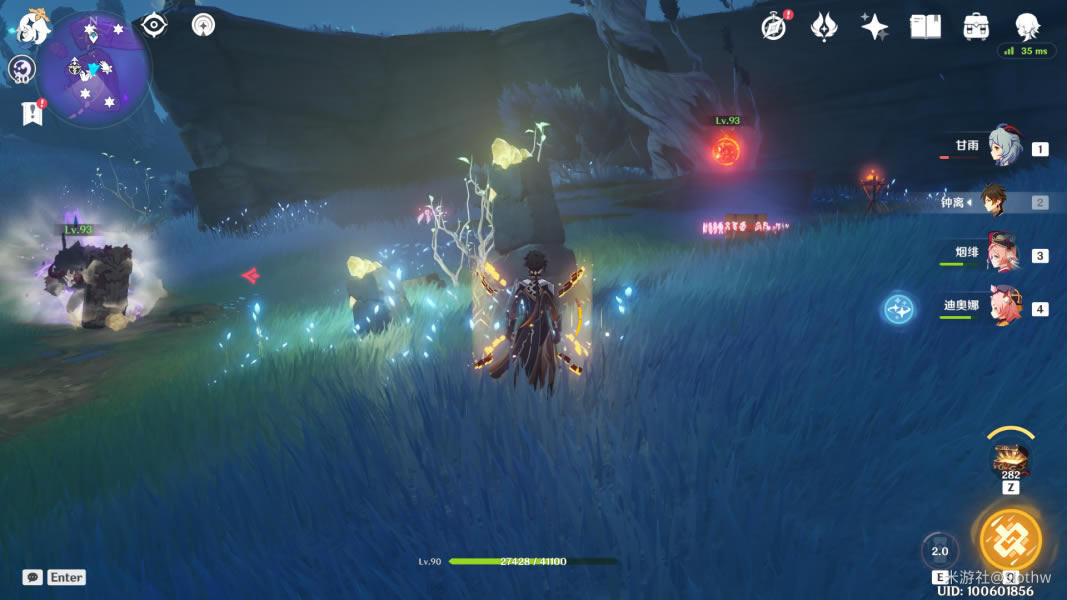Screen dimensions: 1067x600
Task: Click the Elemental Skill on 2.0 cooldown
Action: [940, 551]
